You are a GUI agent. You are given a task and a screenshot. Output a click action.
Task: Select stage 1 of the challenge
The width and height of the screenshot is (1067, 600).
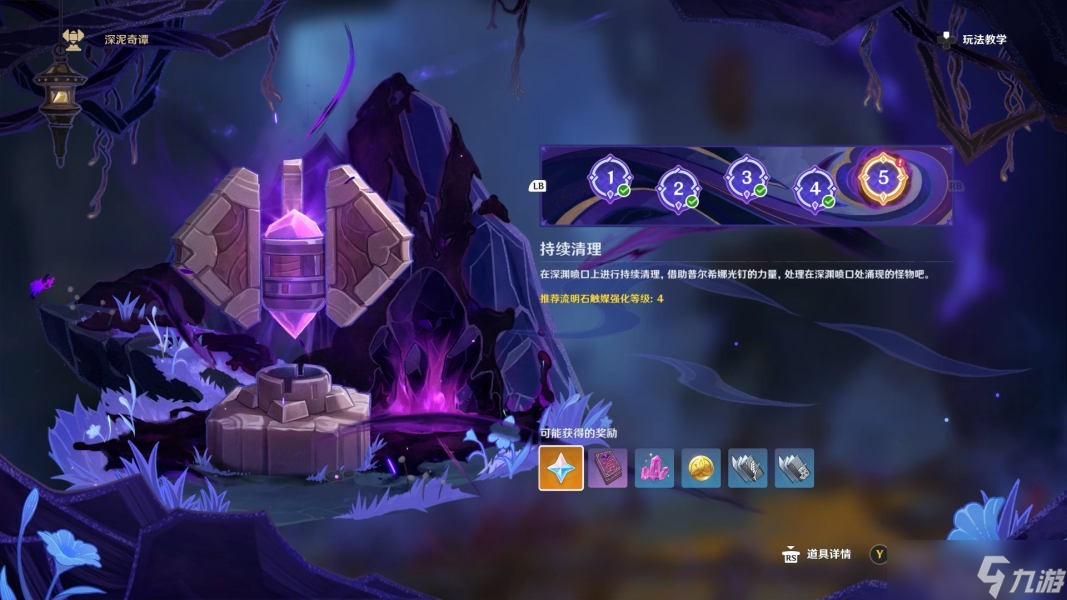[610, 179]
